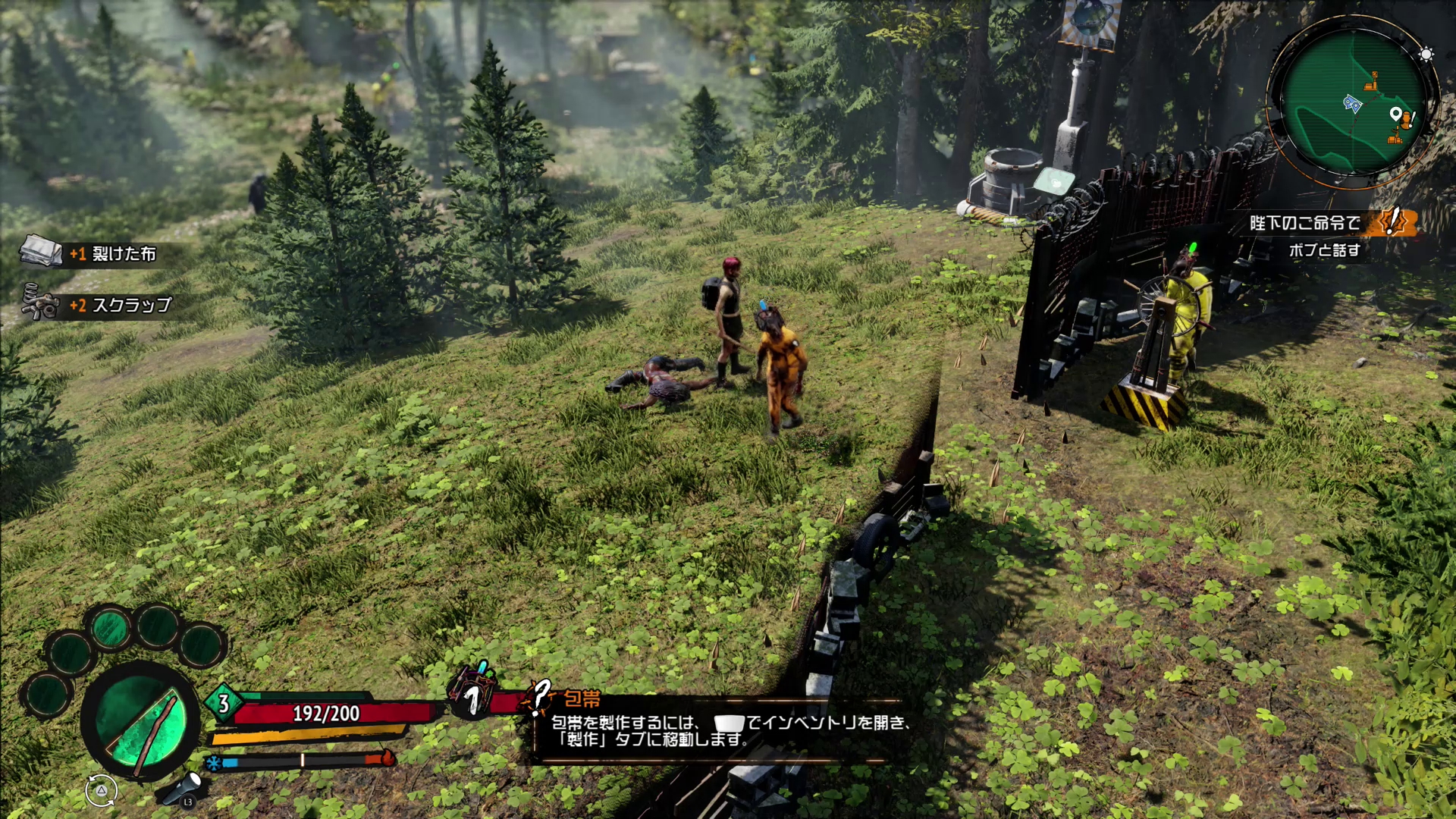This screenshot has height=819, width=1456.
Task: Select the bandage quick-use slot
Action: pyautogui.click(x=473, y=692)
